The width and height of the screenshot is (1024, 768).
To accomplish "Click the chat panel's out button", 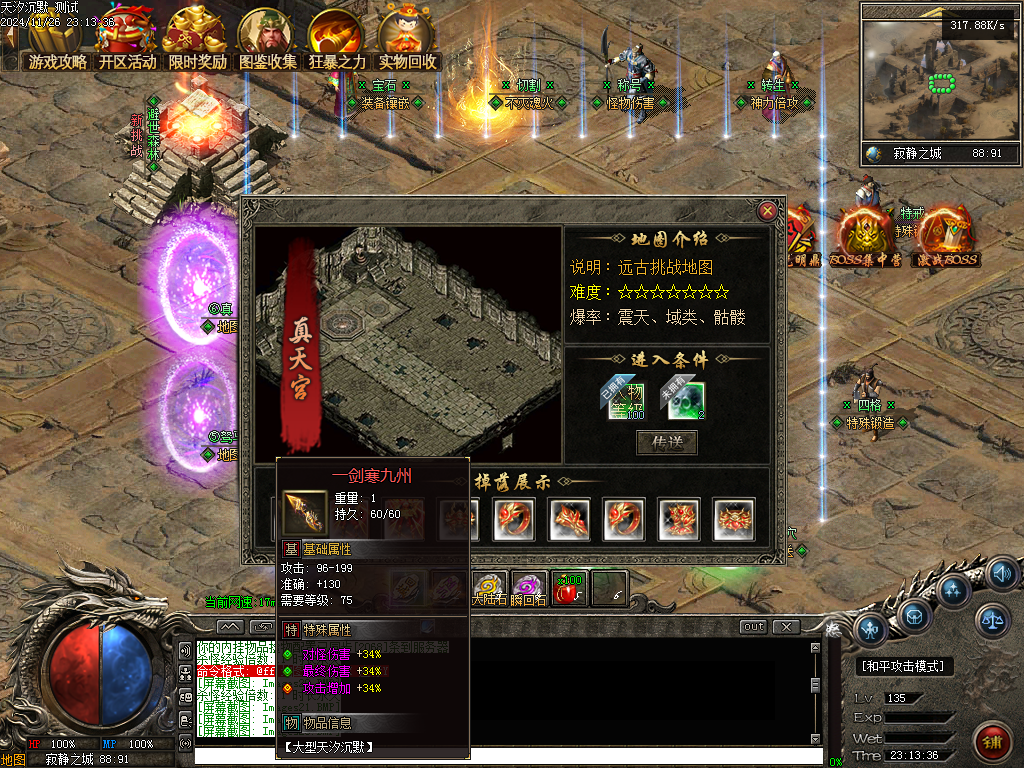I will 753,626.
